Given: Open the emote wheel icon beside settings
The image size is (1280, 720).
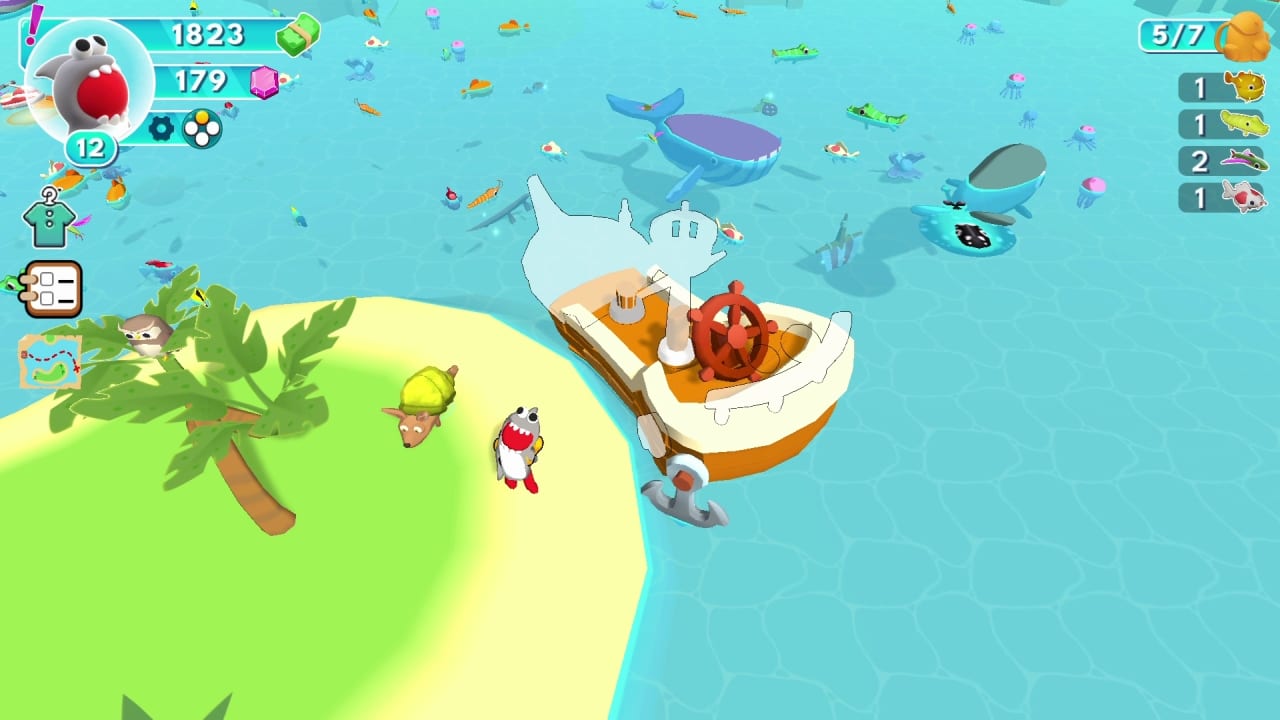Looking at the screenshot, I should 200,129.
